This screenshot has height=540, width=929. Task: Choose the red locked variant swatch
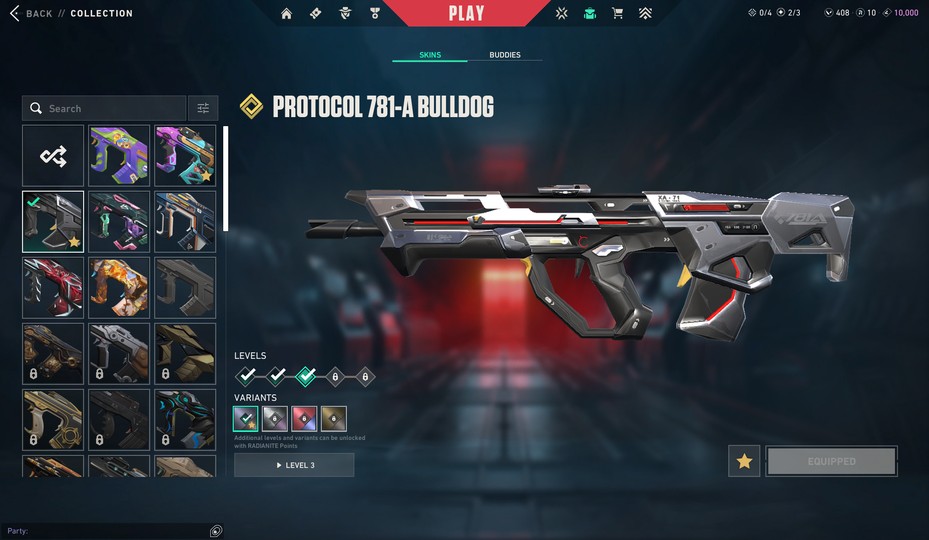pos(304,418)
